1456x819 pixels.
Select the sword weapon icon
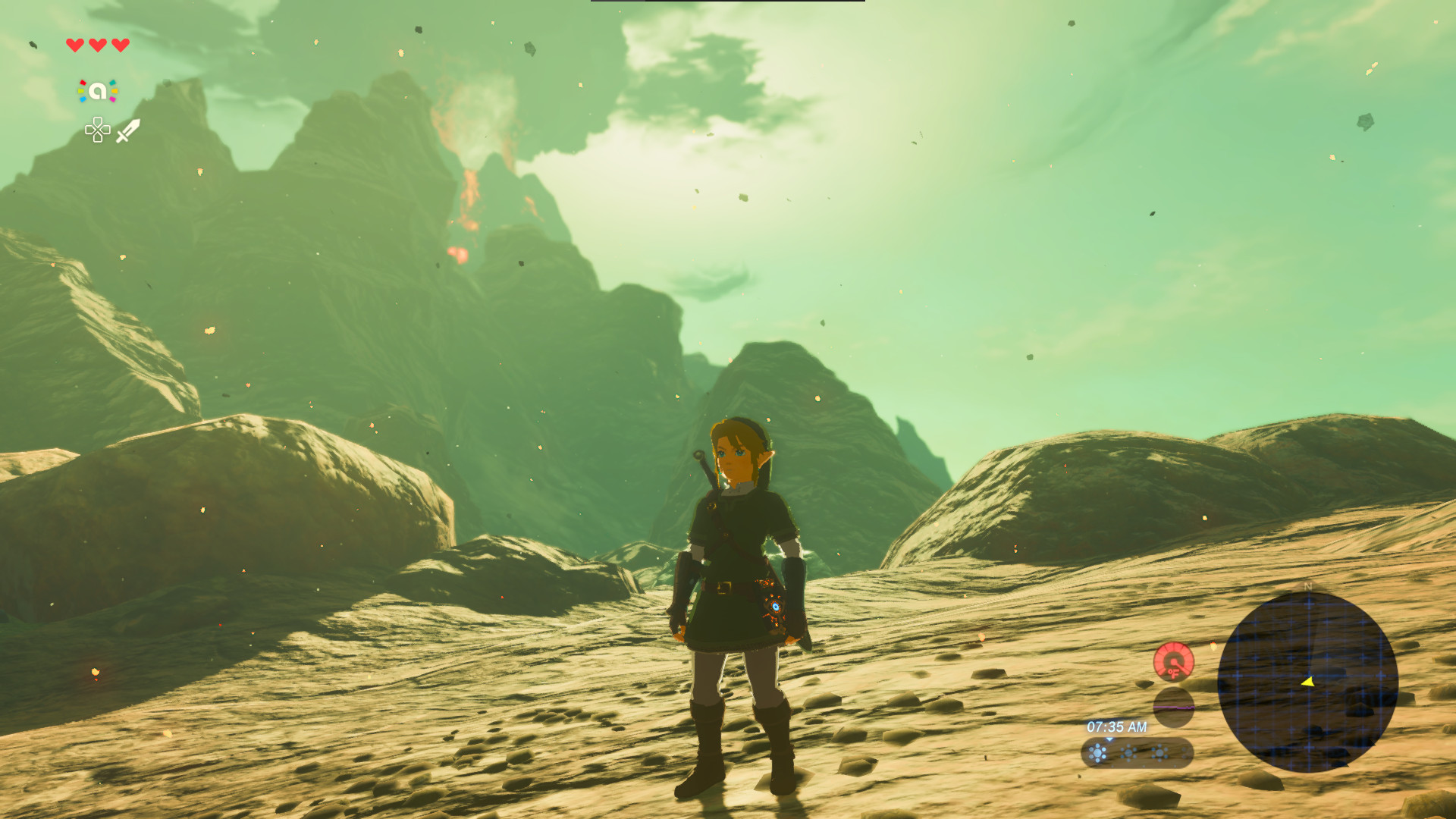point(127,130)
